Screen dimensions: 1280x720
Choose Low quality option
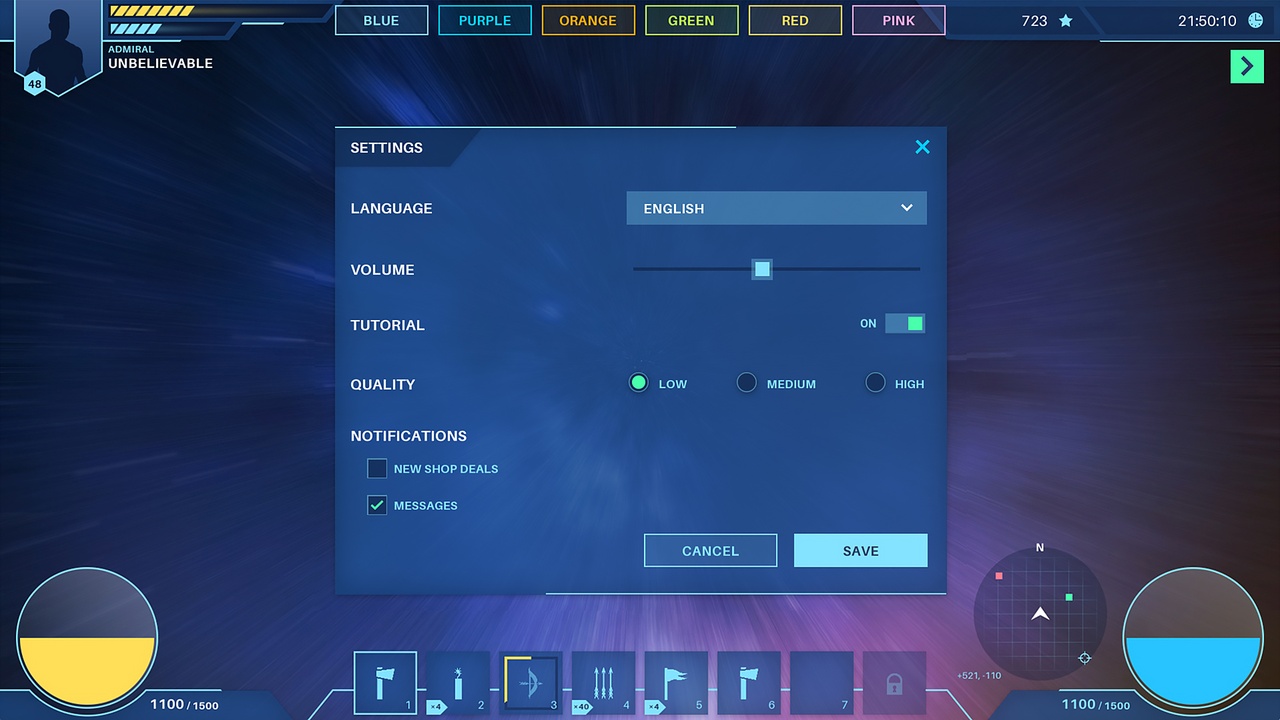coord(638,382)
